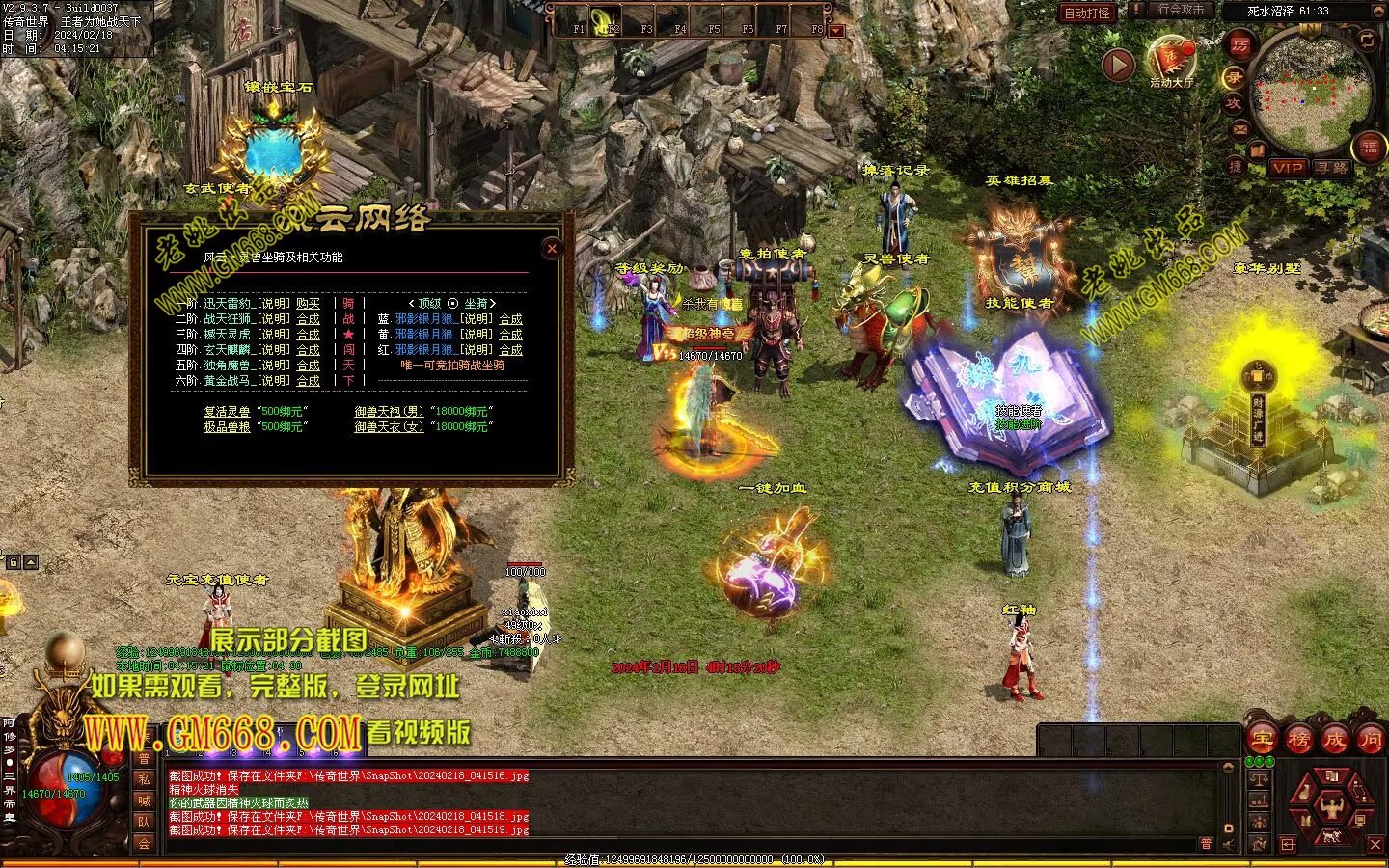The image size is (1389, 868).
Task: Choose the 极品兽粮 beast food option
Action: 227,426
